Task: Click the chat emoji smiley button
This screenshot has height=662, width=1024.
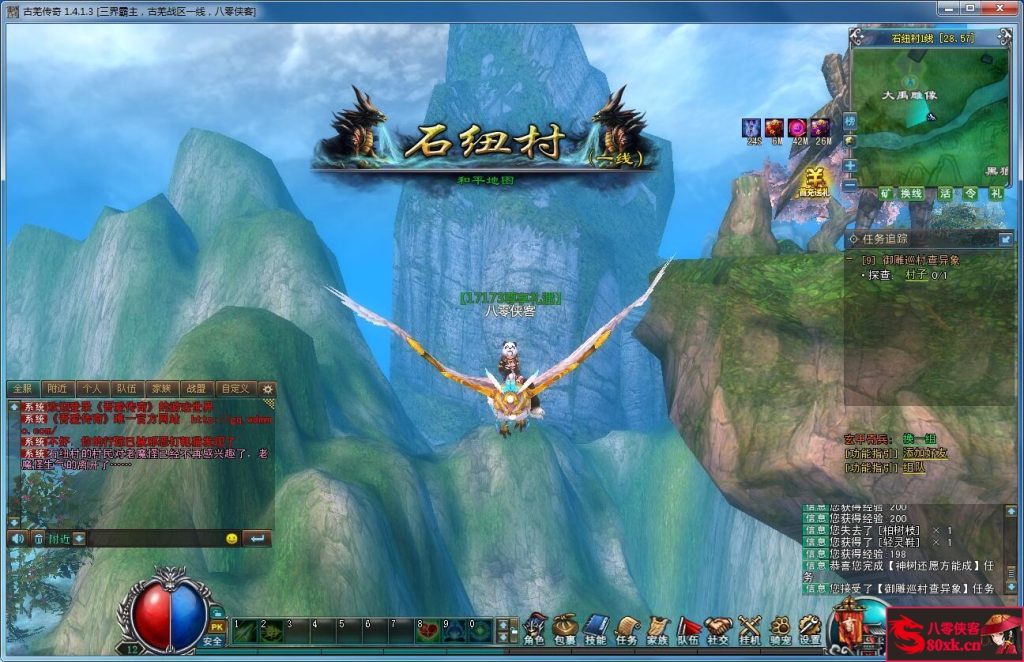Action: pos(231,538)
